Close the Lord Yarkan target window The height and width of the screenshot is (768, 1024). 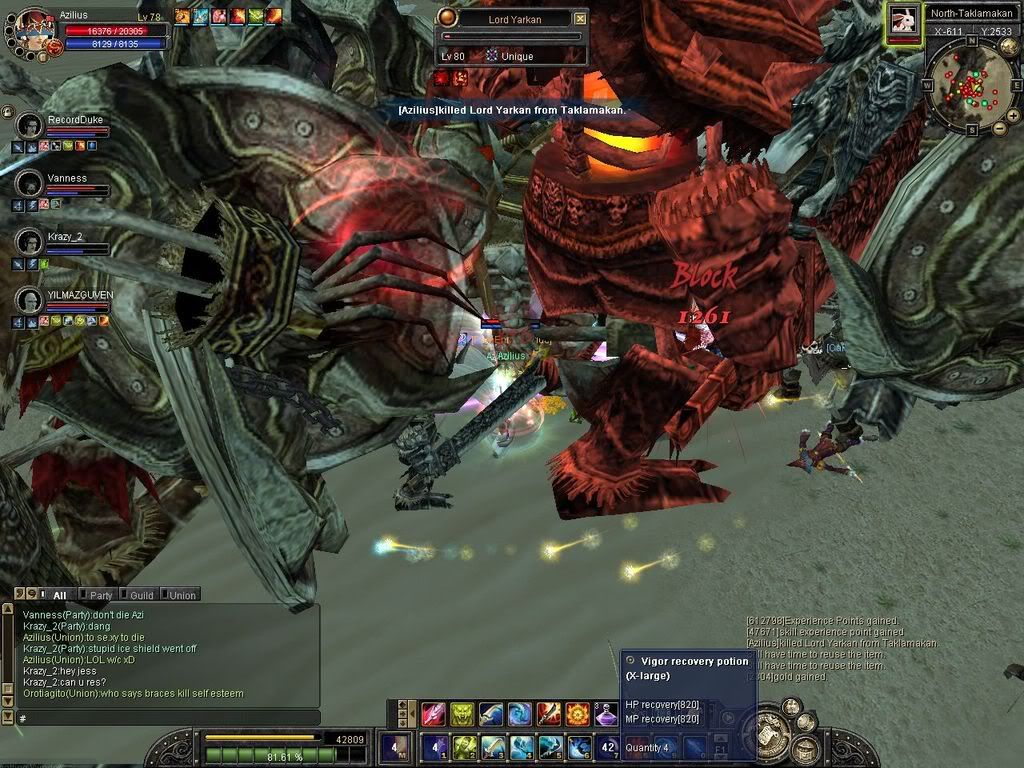[580, 18]
